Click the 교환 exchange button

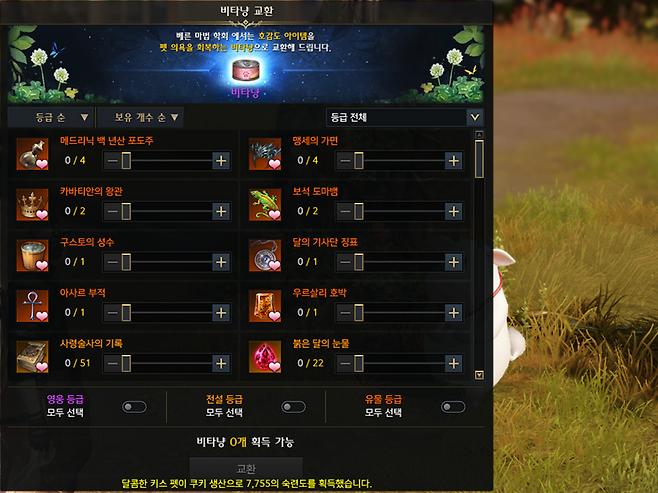(x=246, y=467)
